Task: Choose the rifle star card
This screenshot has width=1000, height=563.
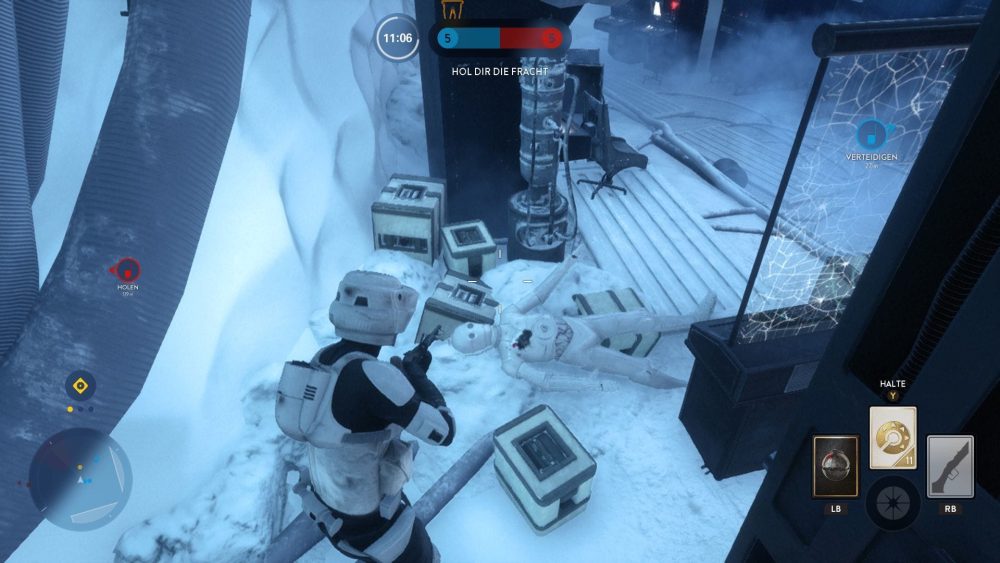Action: 950,466
